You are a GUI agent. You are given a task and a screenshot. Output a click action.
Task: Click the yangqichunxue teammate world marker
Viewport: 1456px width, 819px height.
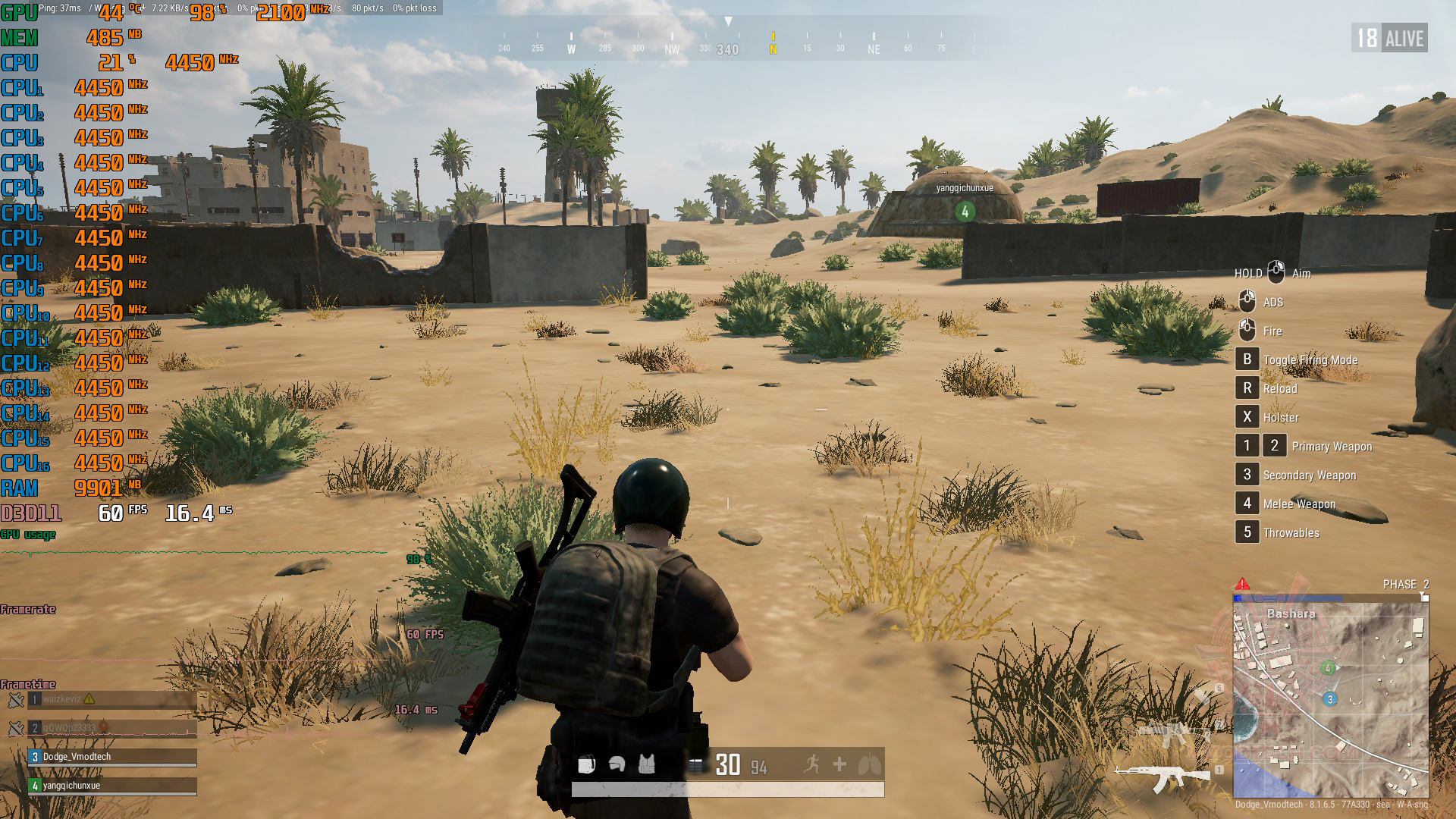(965, 212)
